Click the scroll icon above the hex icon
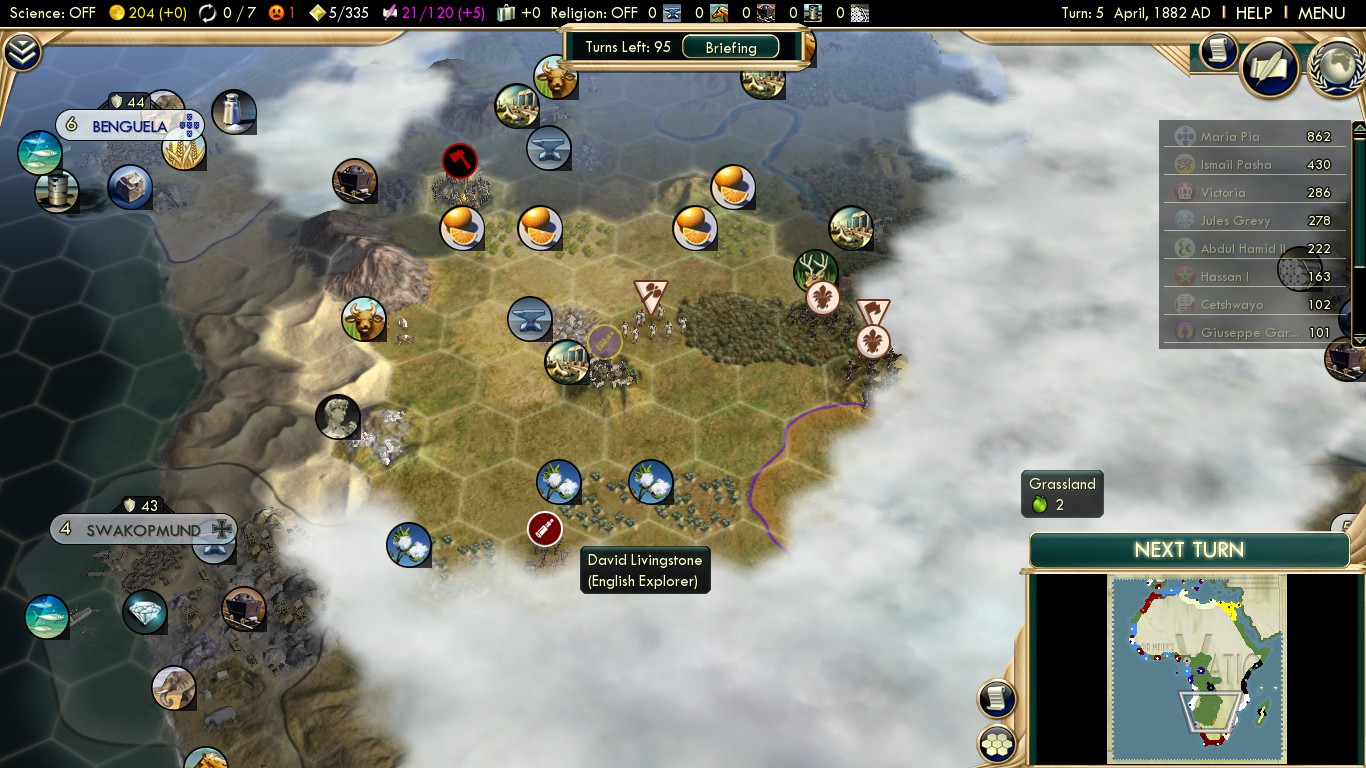This screenshot has width=1366, height=768. (x=996, y=700)
